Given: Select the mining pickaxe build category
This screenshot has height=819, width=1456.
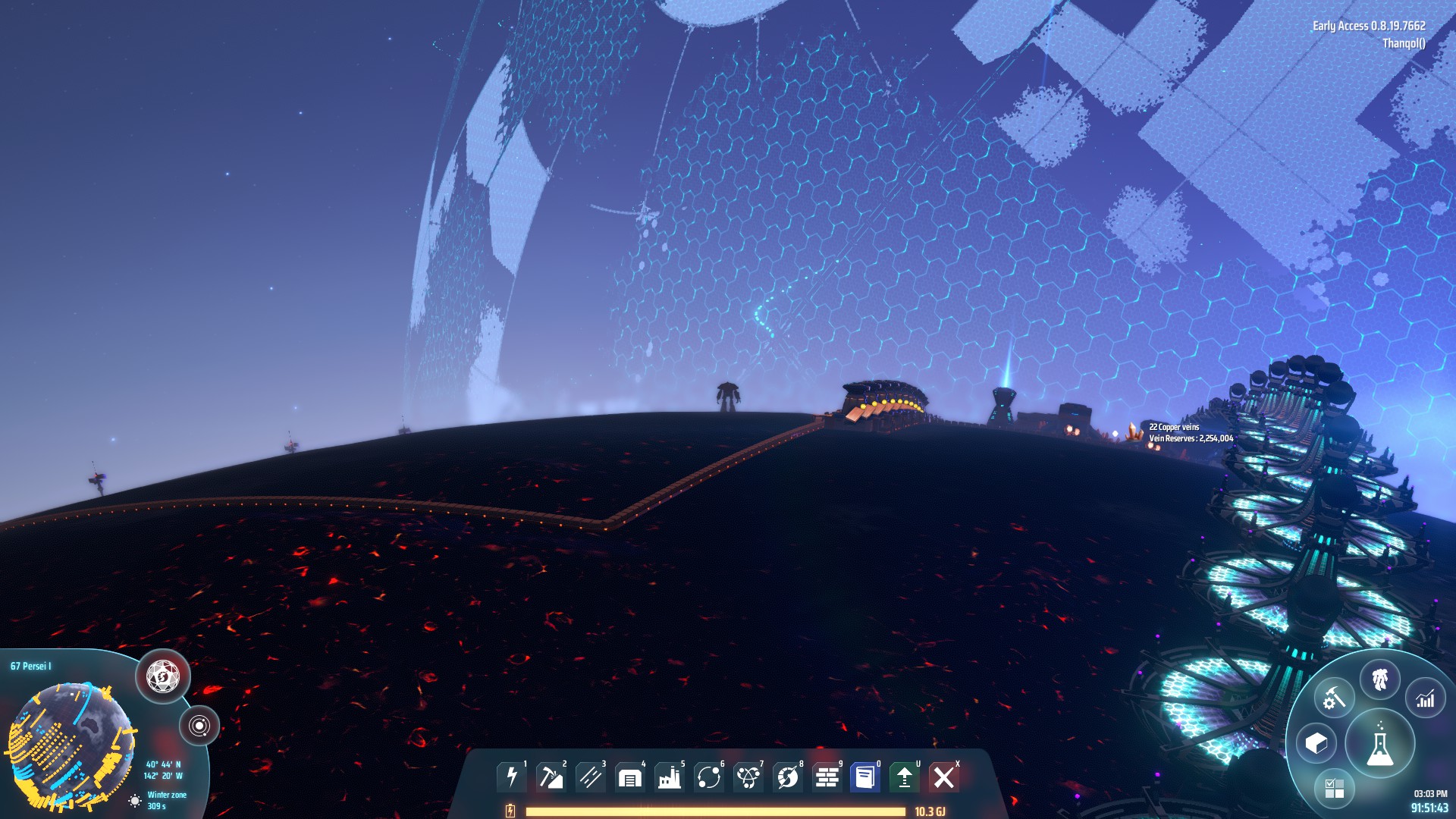Looking at the screenshot, I should 551,777.
